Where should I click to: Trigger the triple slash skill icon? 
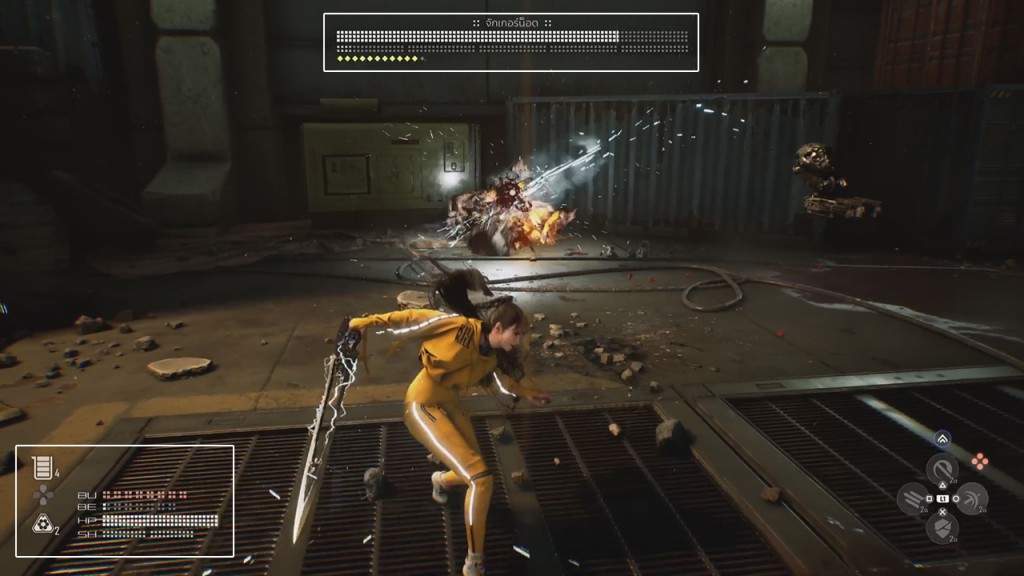[912, 498]
